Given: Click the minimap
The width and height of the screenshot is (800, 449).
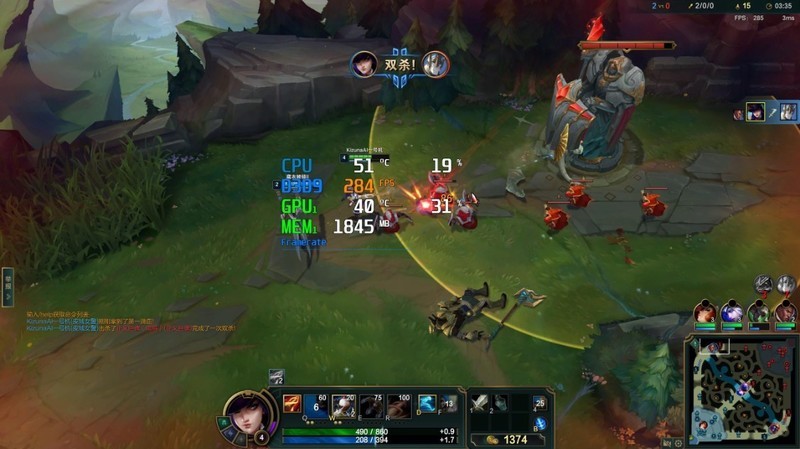Looking at the screenshot, I should click(742, 391).
